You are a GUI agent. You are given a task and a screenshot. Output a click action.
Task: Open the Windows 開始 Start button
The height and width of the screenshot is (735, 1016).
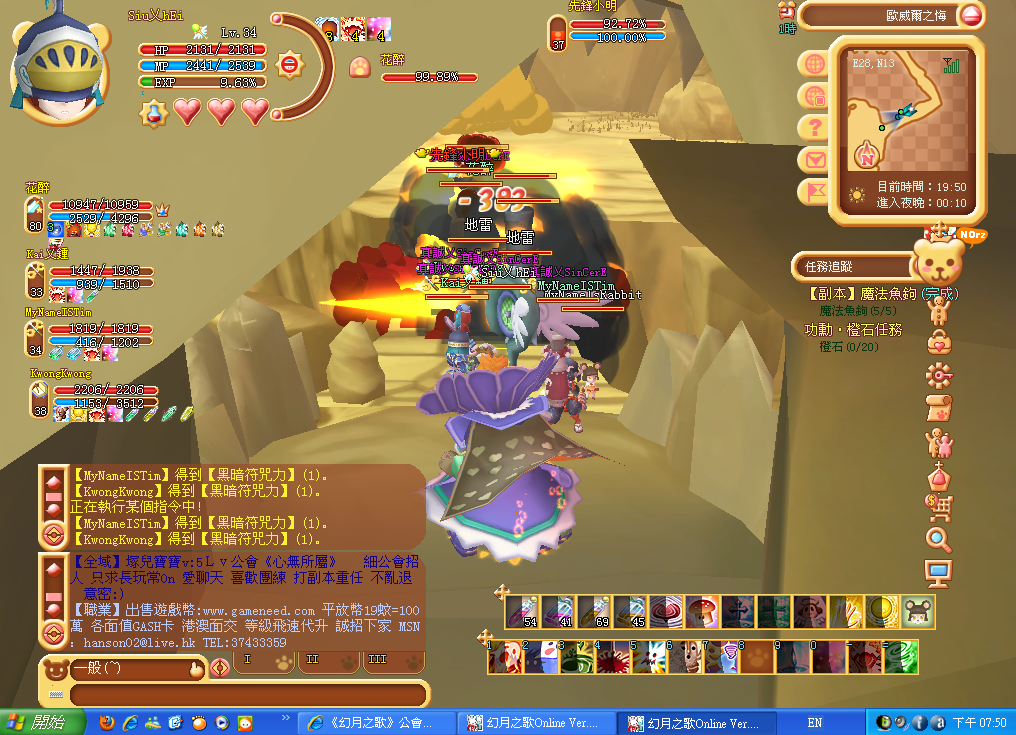[38, 722]
